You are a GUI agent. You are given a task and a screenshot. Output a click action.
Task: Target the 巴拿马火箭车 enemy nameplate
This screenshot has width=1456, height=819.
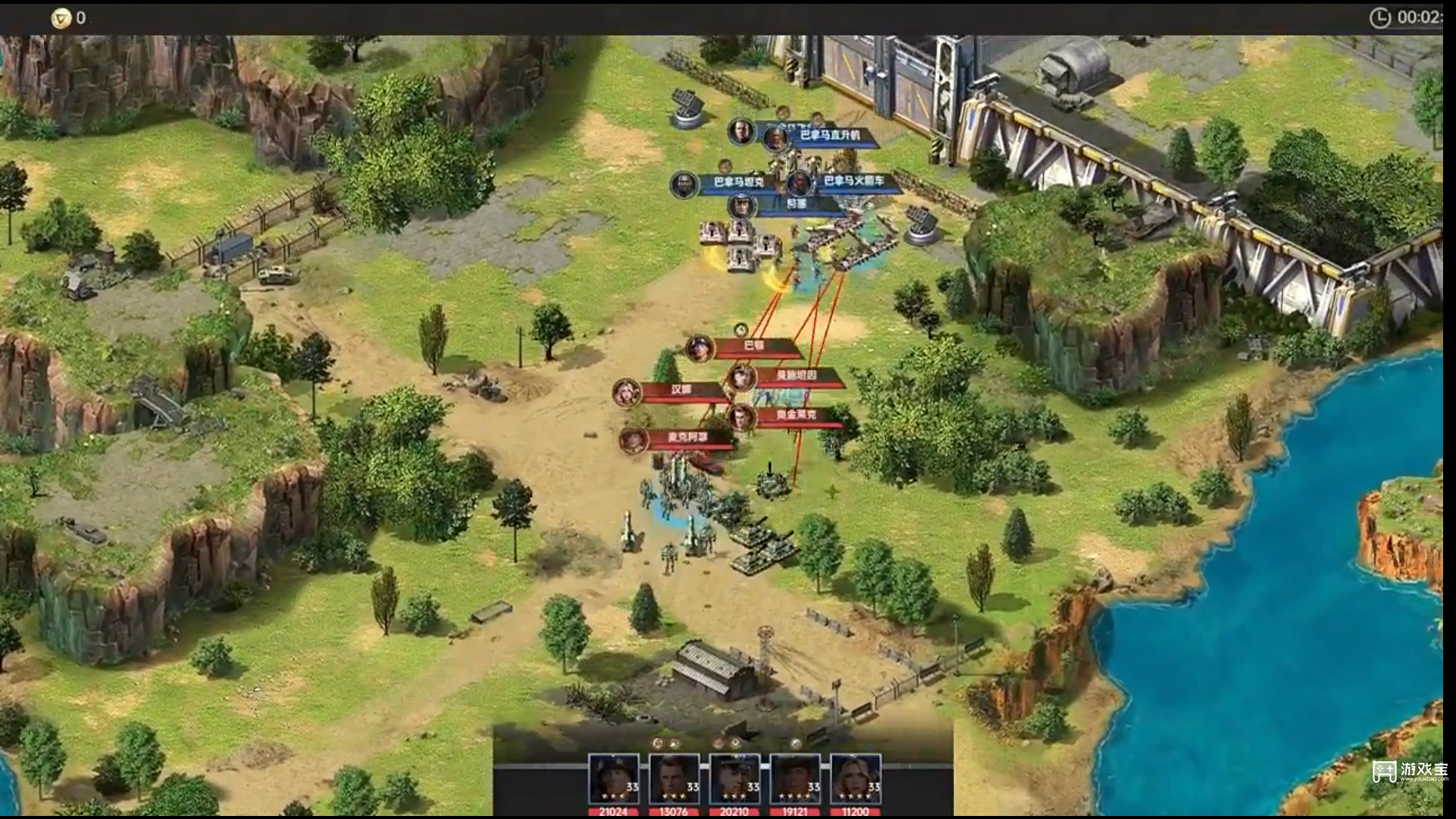click(x=853, y=181)
